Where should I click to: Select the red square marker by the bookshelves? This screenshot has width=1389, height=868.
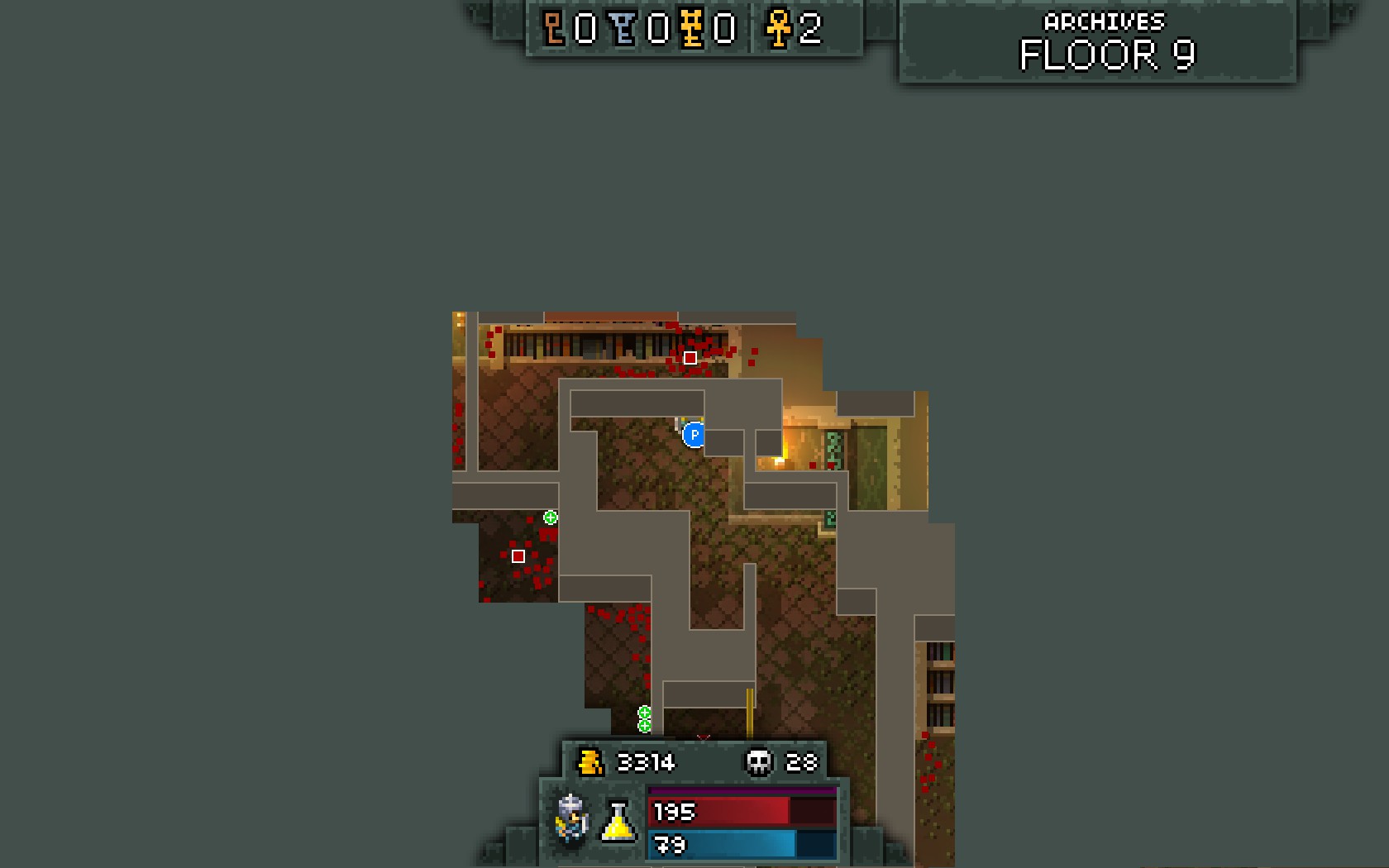click(690, 358)
